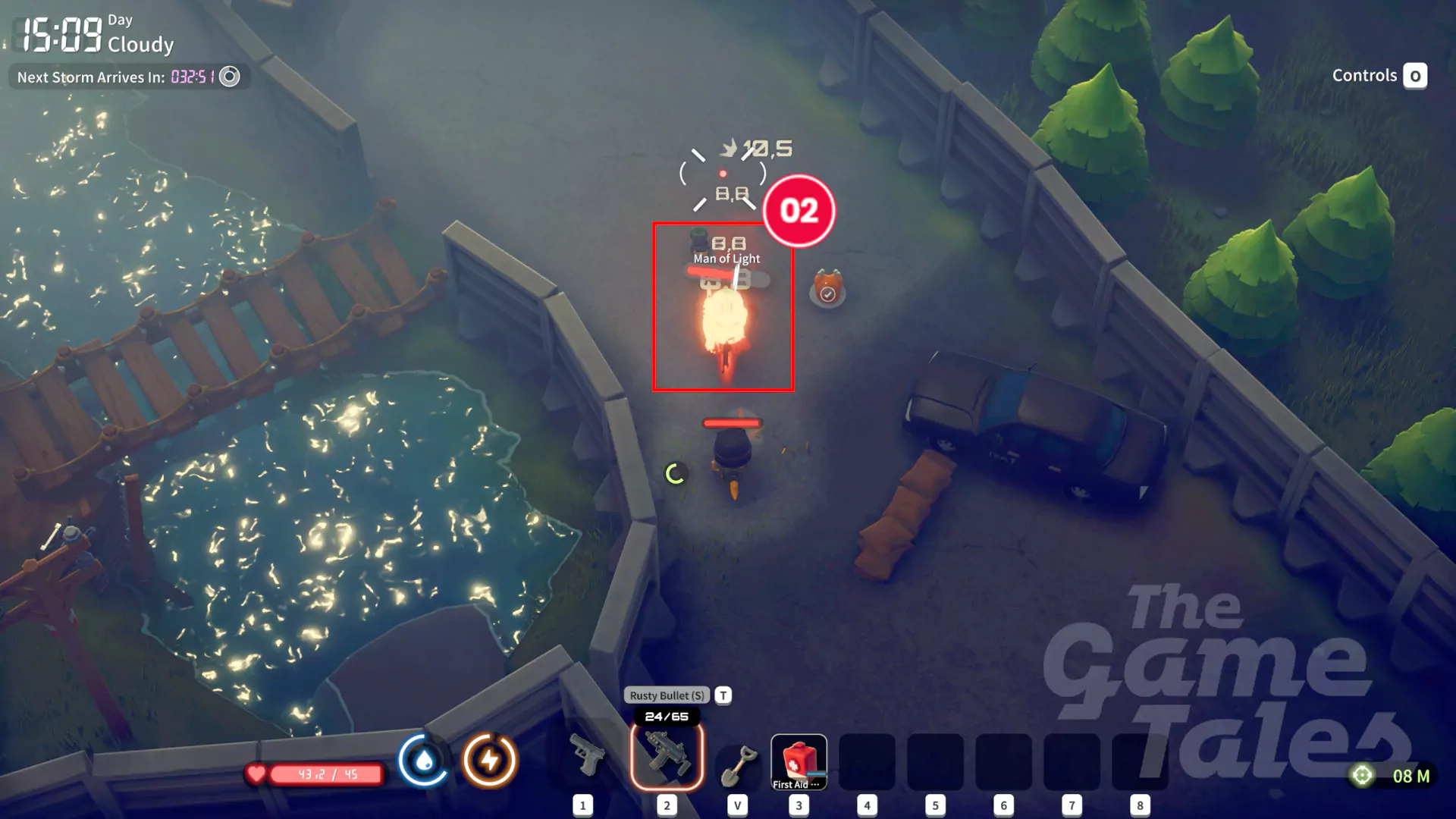Use the First Aid kit slot
Viewport: 1456px width, 819px height.
coord(799,761)
